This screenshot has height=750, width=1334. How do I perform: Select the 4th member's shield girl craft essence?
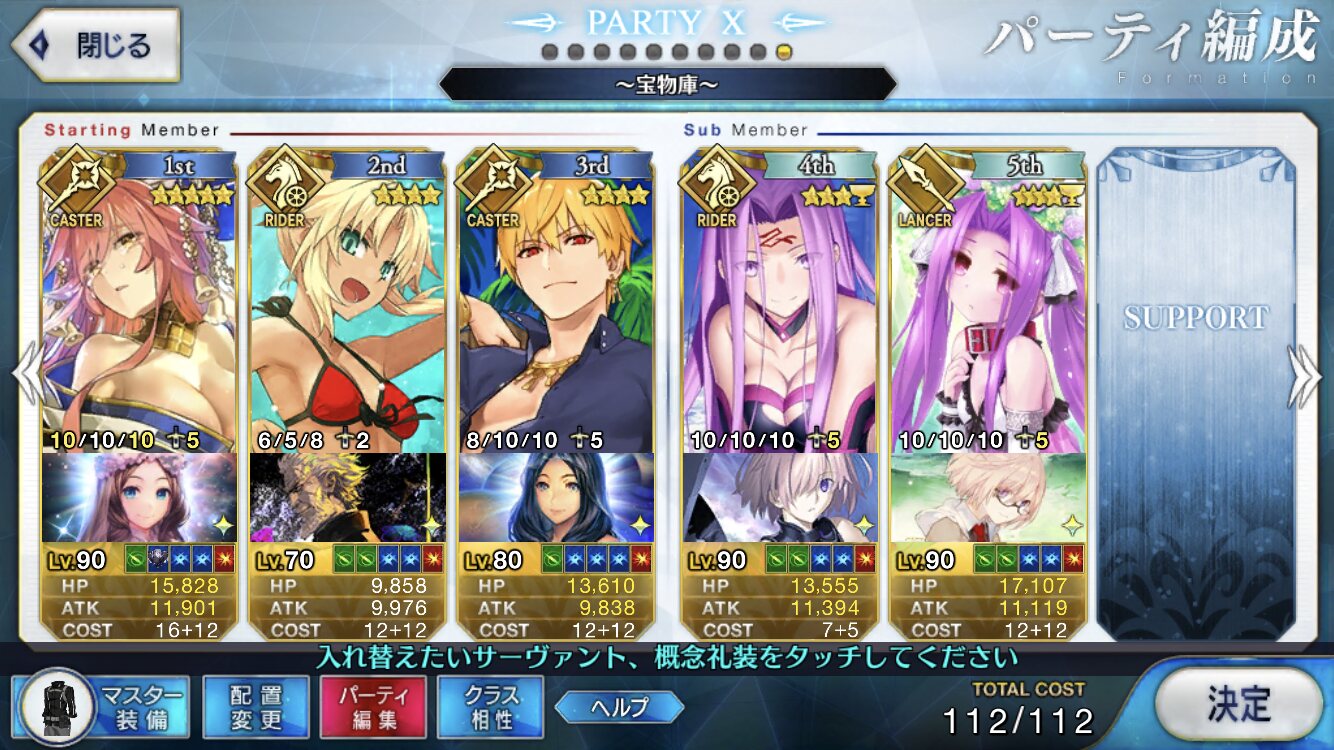point(779,497)
